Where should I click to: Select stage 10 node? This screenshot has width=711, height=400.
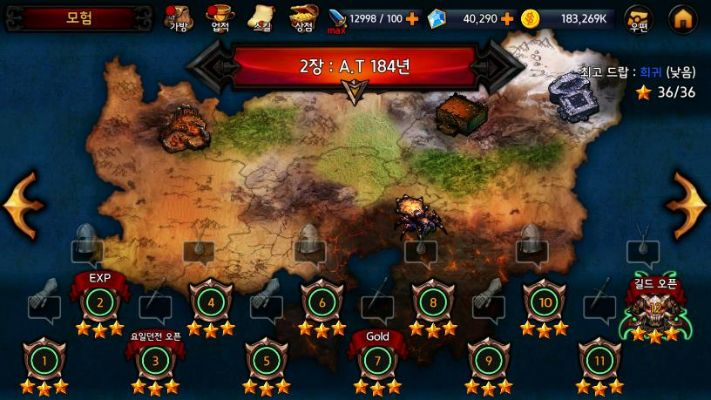point(543,300)
